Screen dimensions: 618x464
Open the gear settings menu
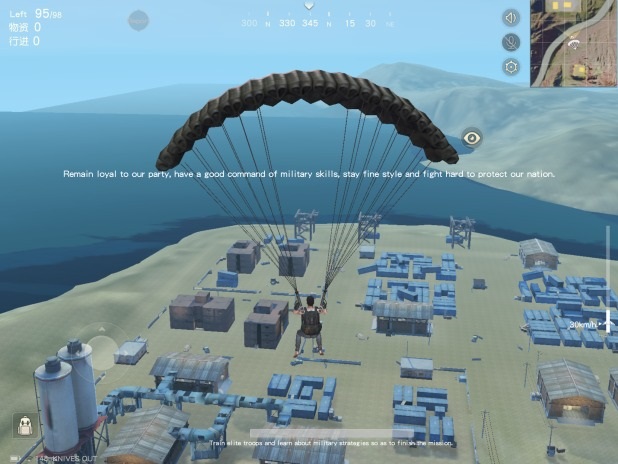pyautogui.click(x=511, y=67)
